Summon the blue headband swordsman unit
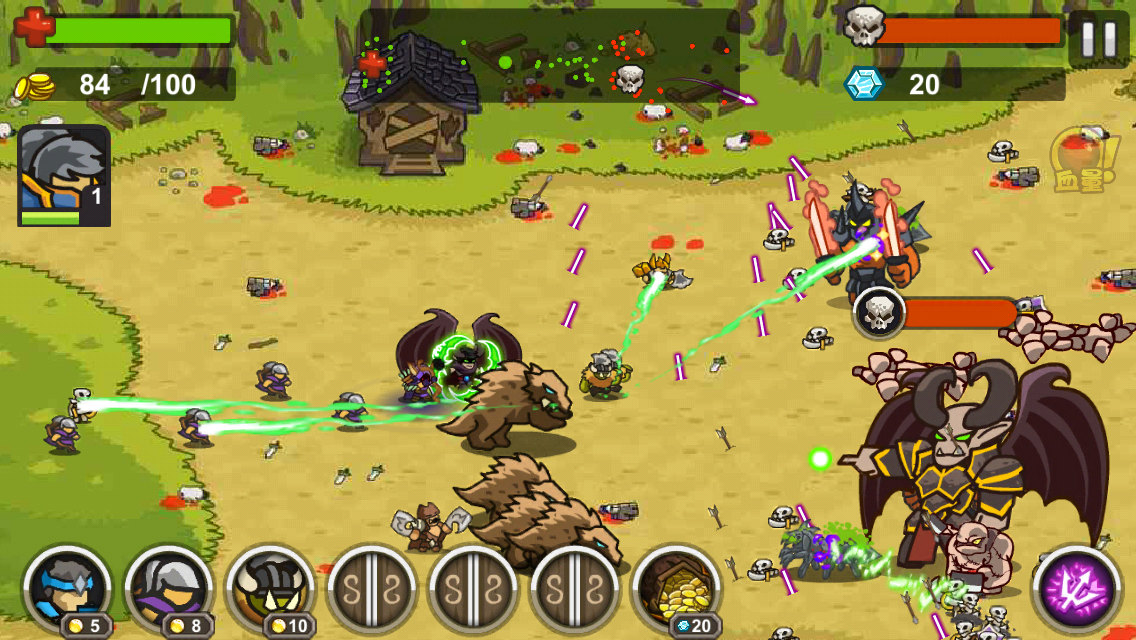Screen dimensions: 1136x640 pyautogui.click(x=67, y=590)
